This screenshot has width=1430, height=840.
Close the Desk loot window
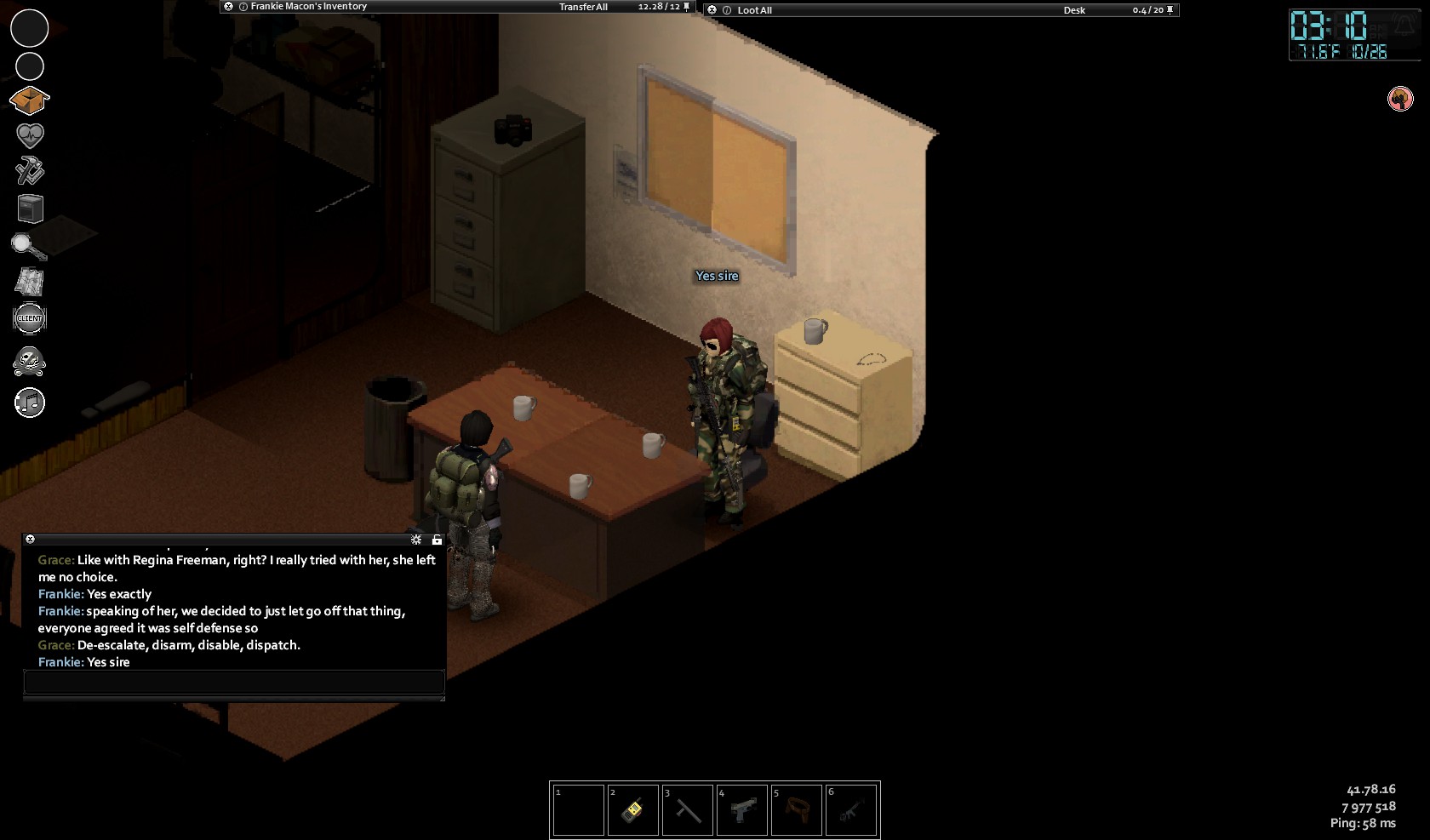712,10
